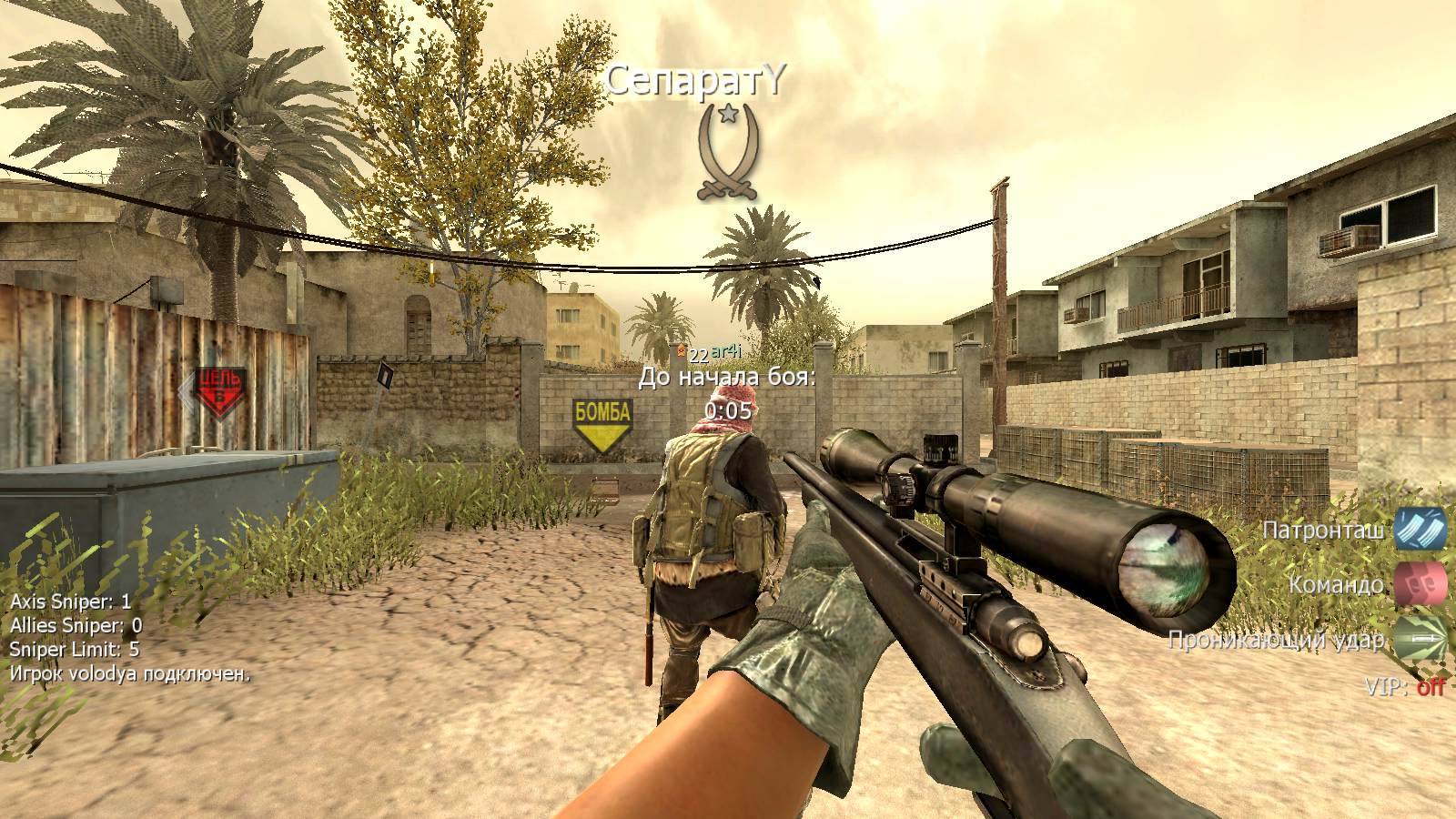
Task: Select the Командо perk icon
Action: [x=1421, y=583]
